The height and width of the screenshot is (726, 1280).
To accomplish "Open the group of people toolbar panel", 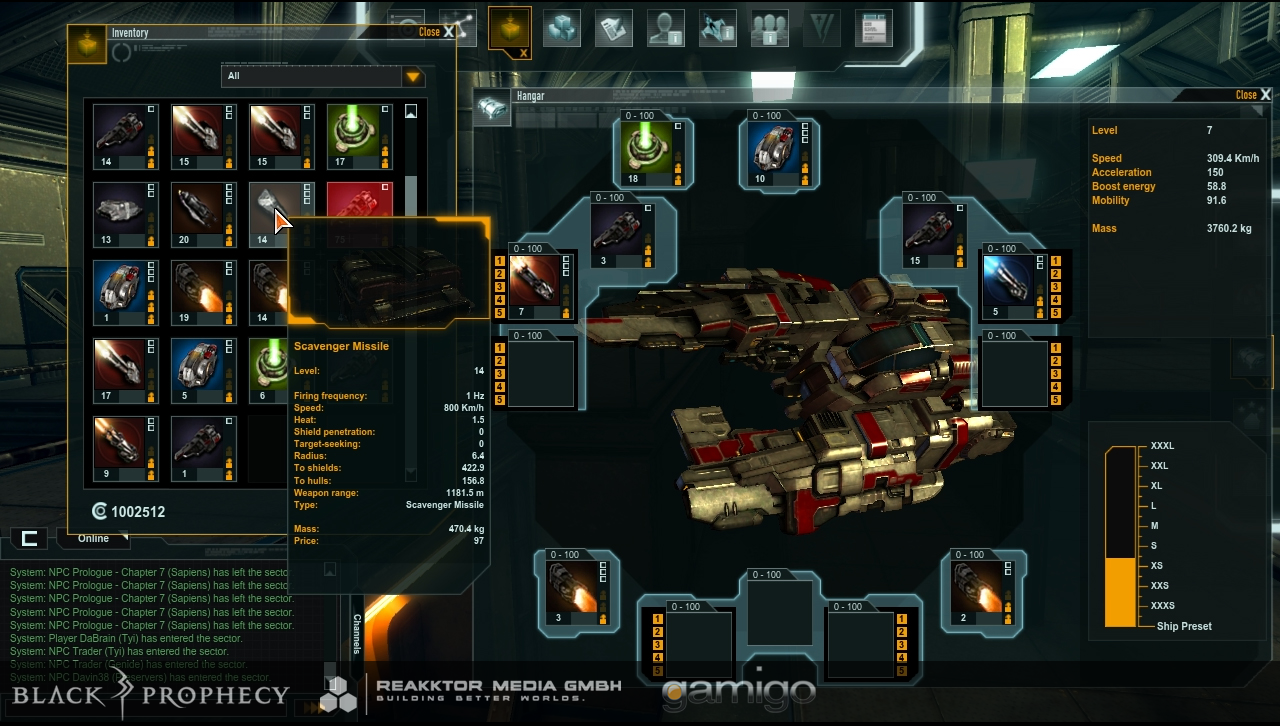I will [769, 28].
